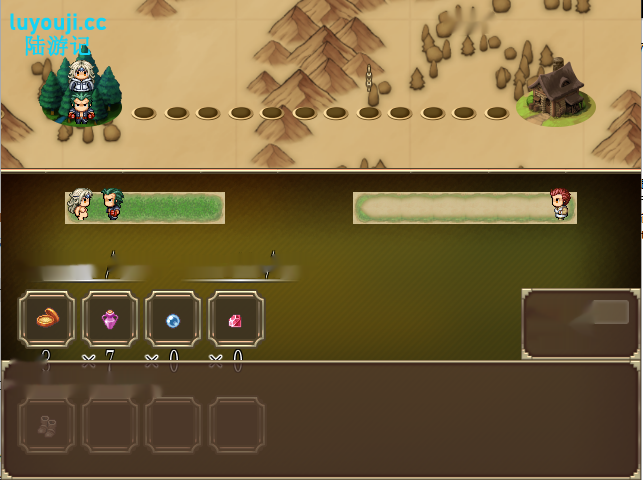Screen dimensions: 643x480
Task: Choose the red gem item slot
Action: [236, 320]
